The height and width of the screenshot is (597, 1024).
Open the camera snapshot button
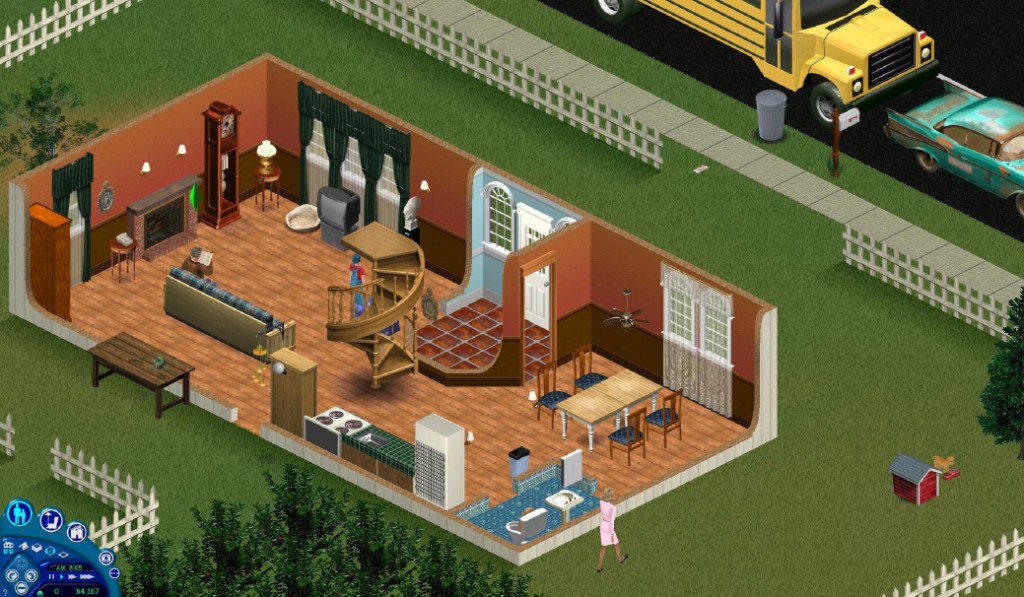(x=106, y=558)
